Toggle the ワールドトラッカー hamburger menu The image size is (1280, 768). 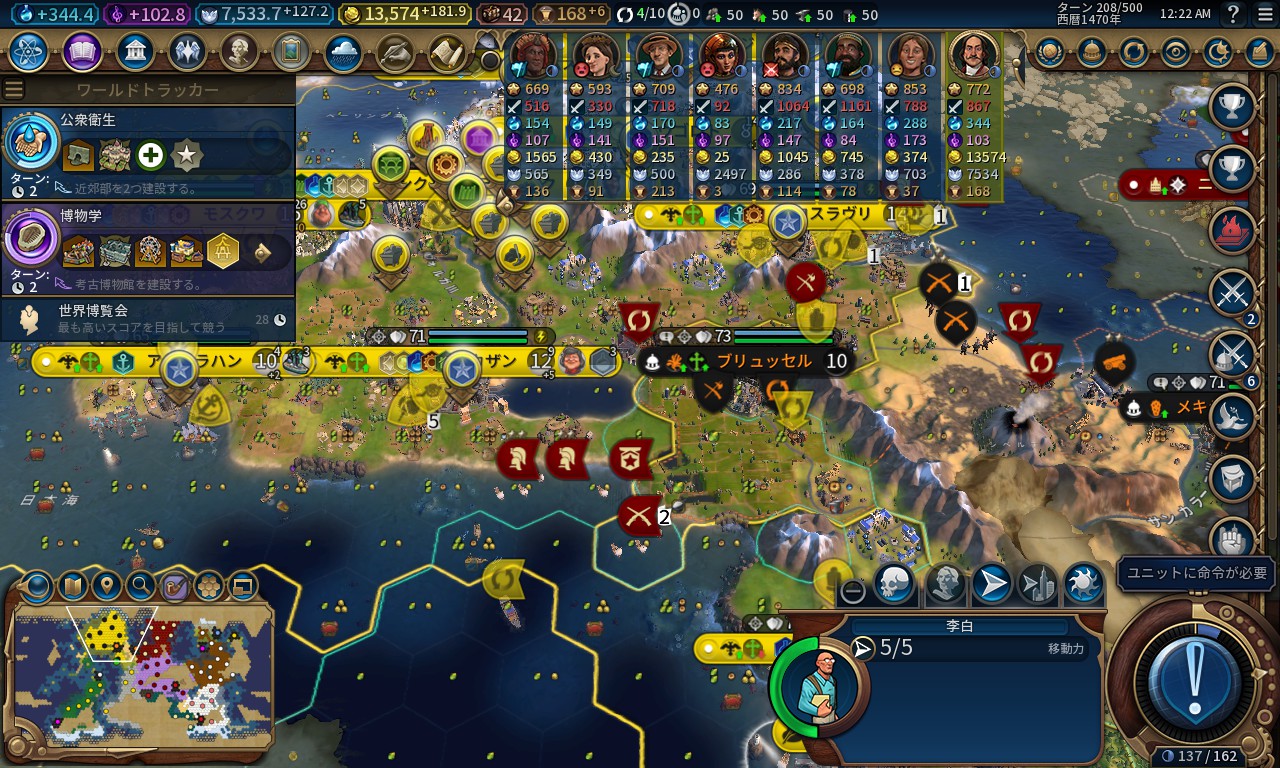[x=14, y=90]
